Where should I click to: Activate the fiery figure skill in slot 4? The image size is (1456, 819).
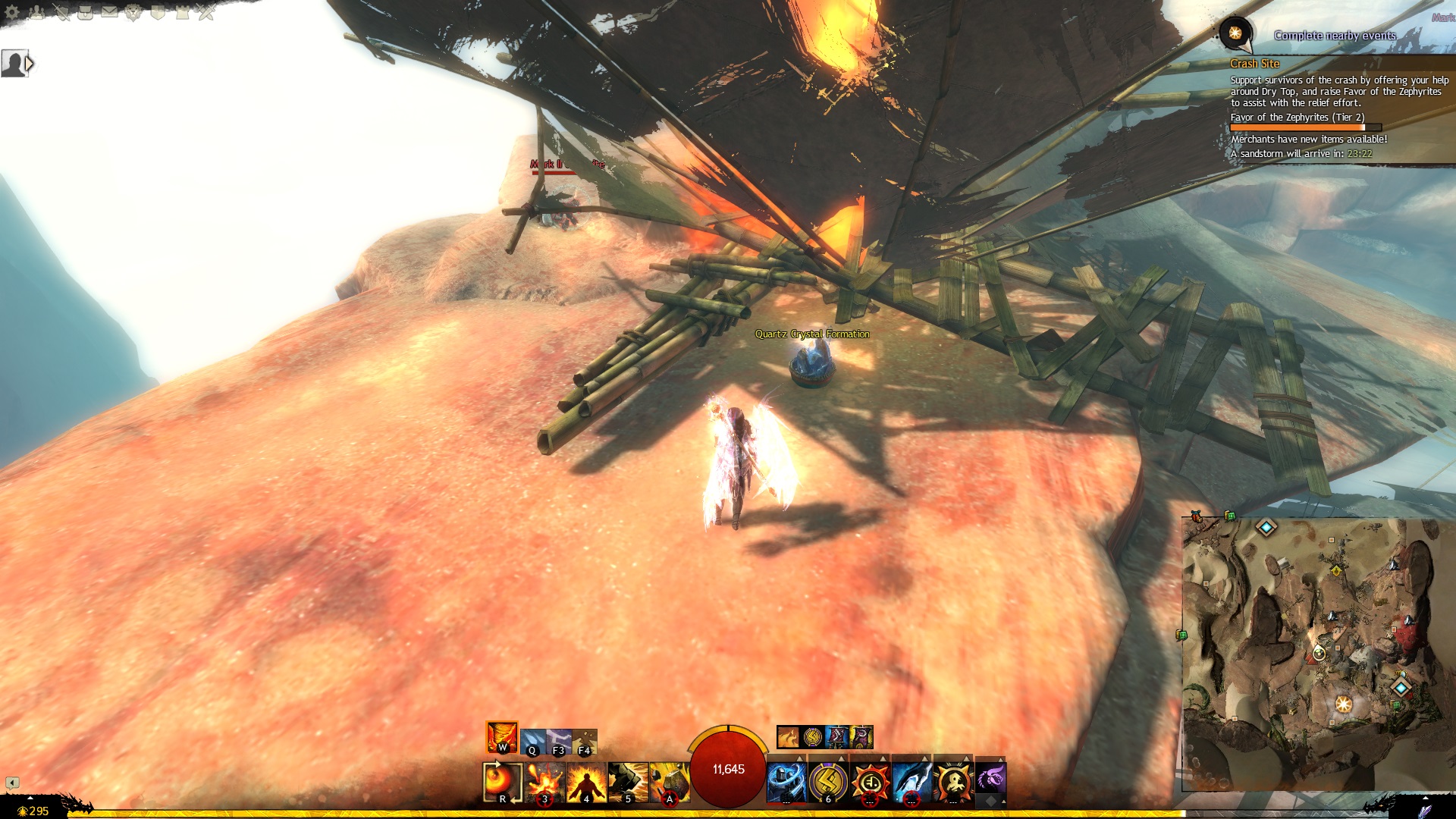(x=586, y=783)
